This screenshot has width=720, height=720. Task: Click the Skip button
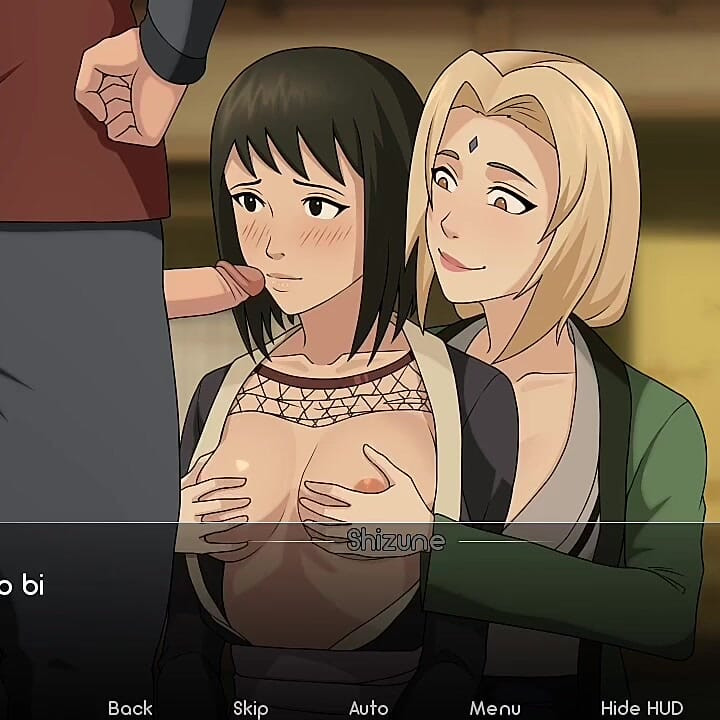250,708
